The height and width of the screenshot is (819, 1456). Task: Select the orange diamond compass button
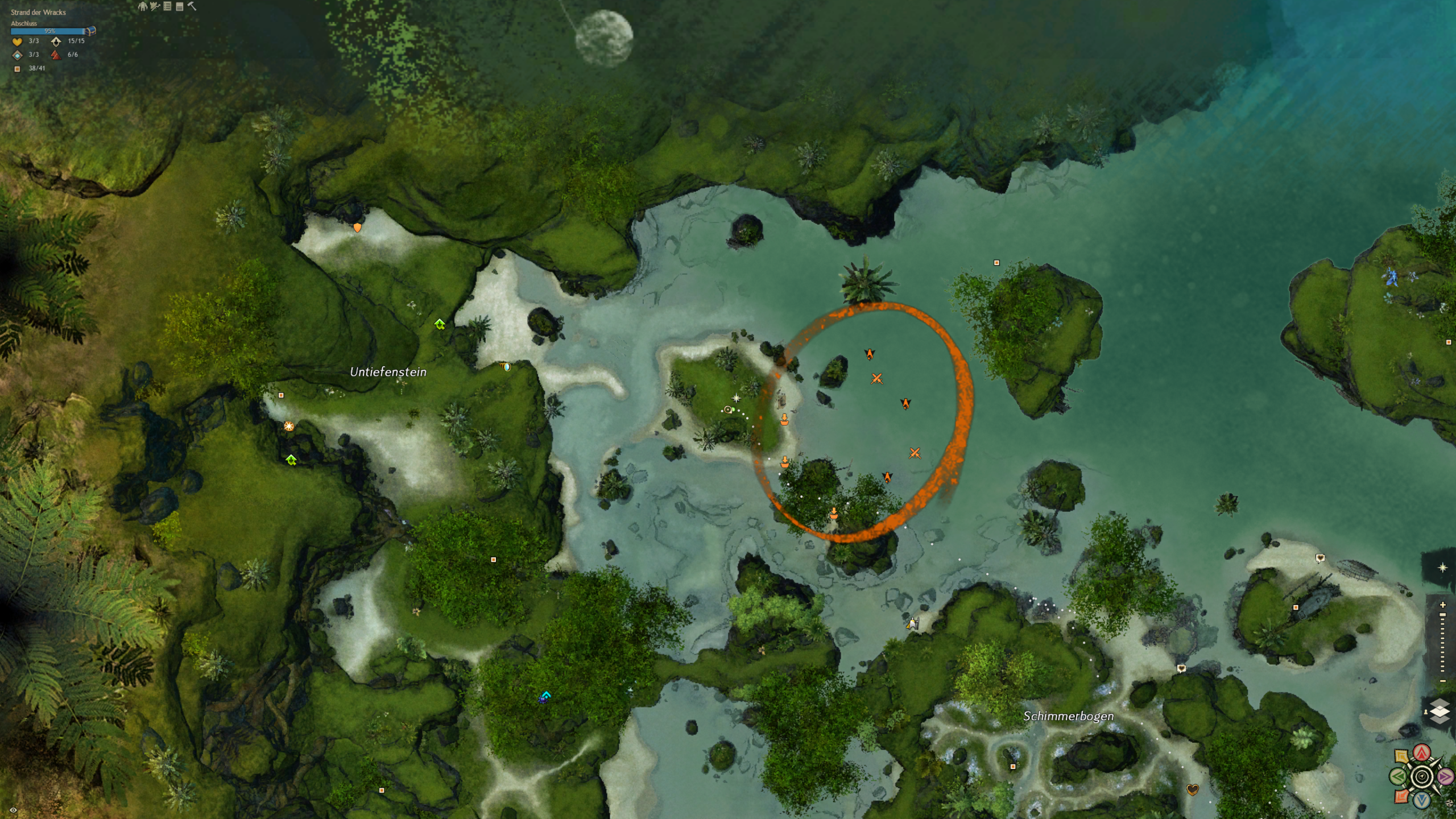click(x=1401, y=796)
